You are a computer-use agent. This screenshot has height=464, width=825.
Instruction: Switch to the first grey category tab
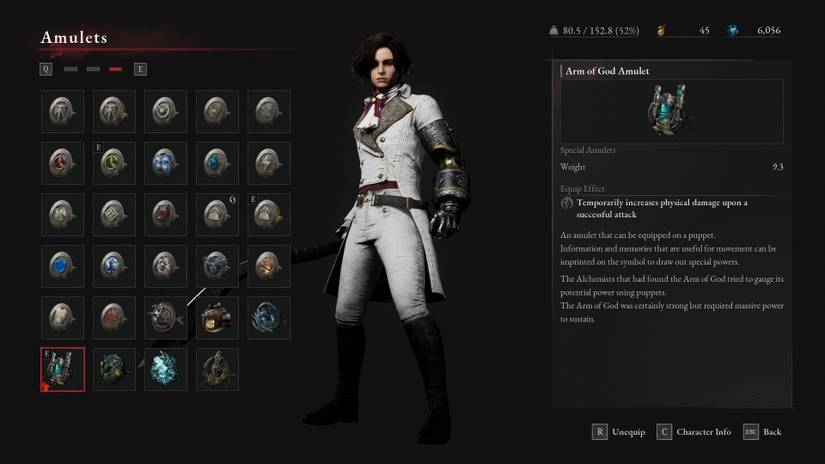[70, 69]
